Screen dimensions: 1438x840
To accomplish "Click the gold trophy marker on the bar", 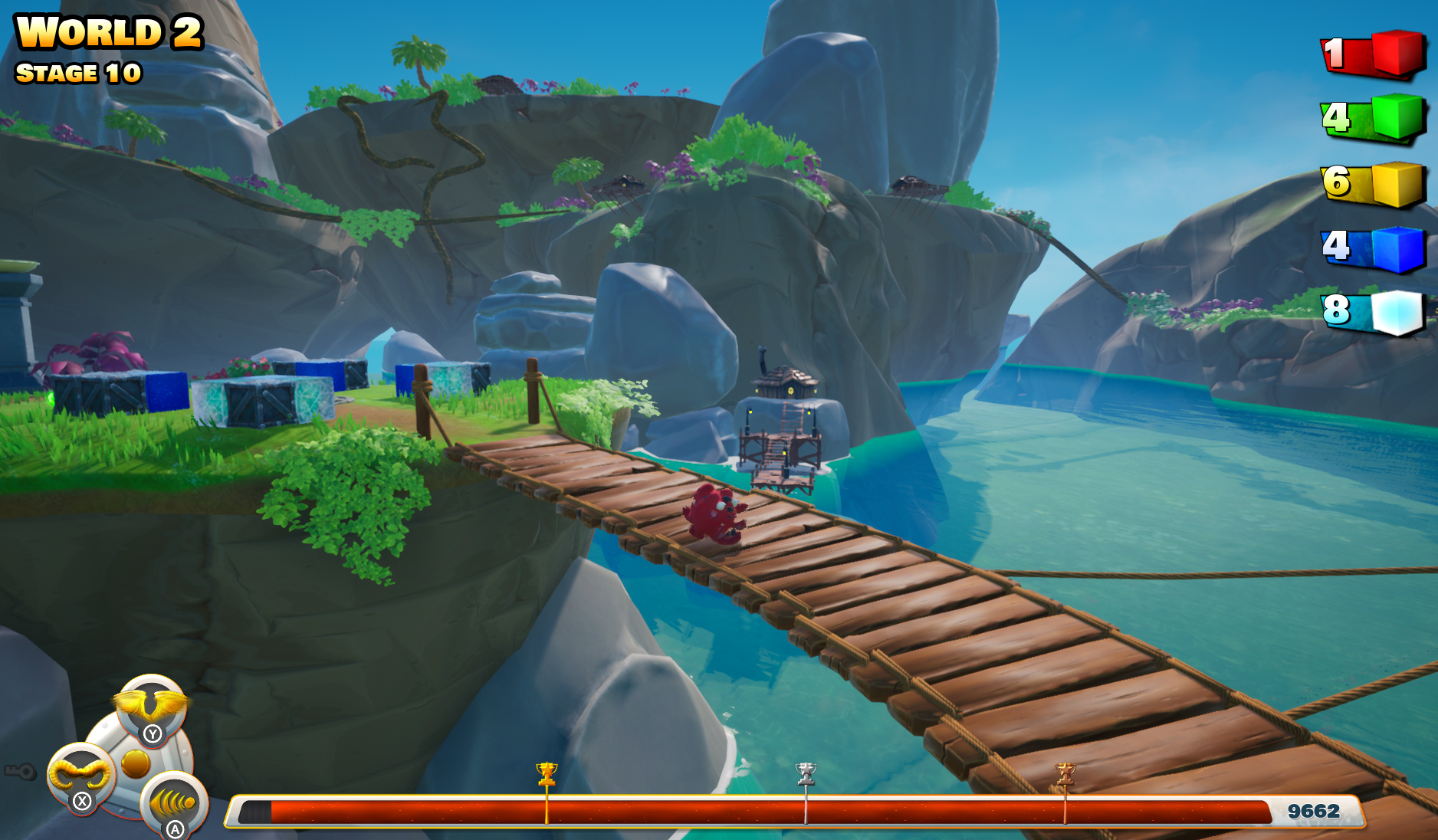I will click(547, 773).
